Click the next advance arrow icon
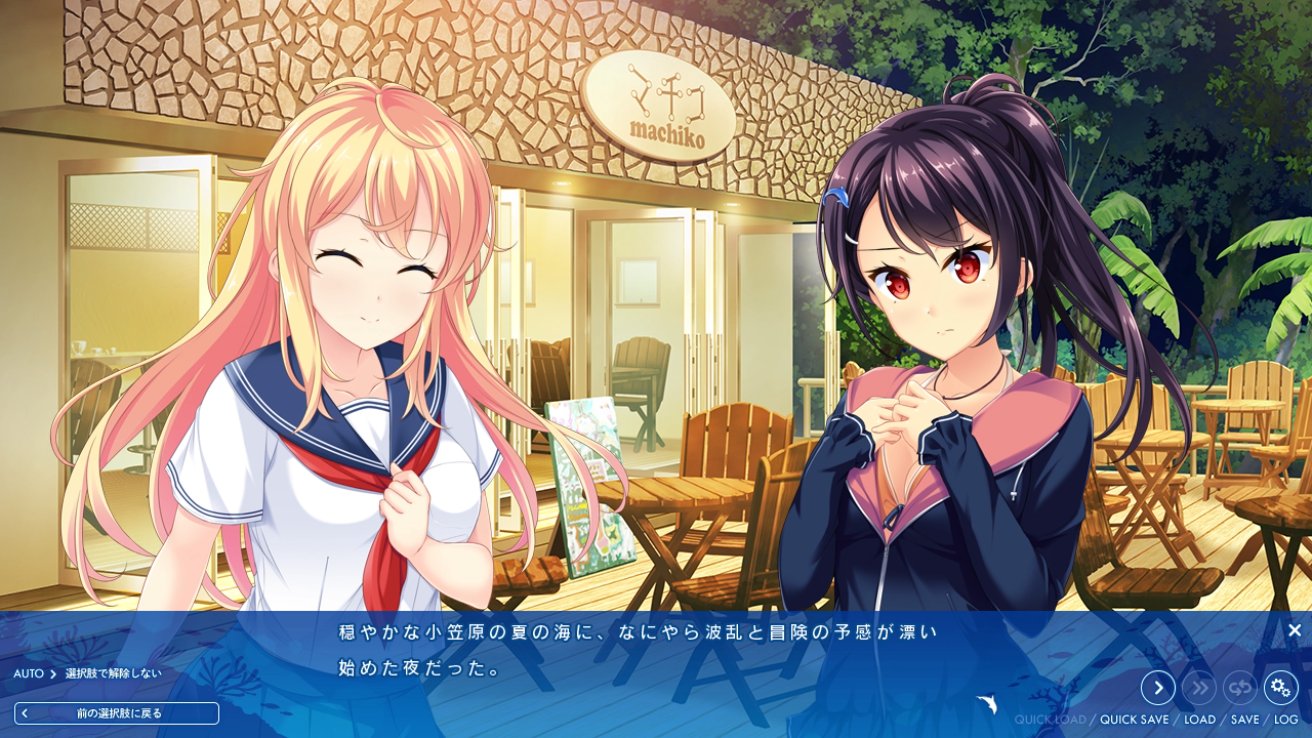 coord(1158,688)
